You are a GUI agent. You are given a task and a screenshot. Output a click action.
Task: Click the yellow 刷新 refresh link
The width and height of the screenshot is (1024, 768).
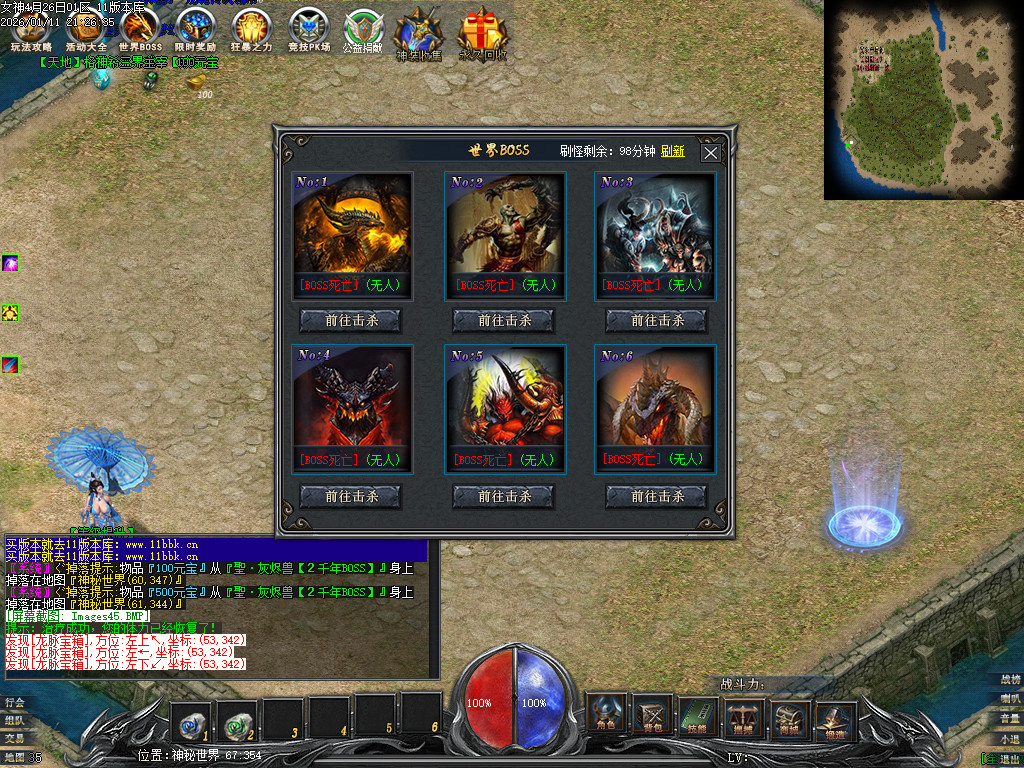coord(673,151)
